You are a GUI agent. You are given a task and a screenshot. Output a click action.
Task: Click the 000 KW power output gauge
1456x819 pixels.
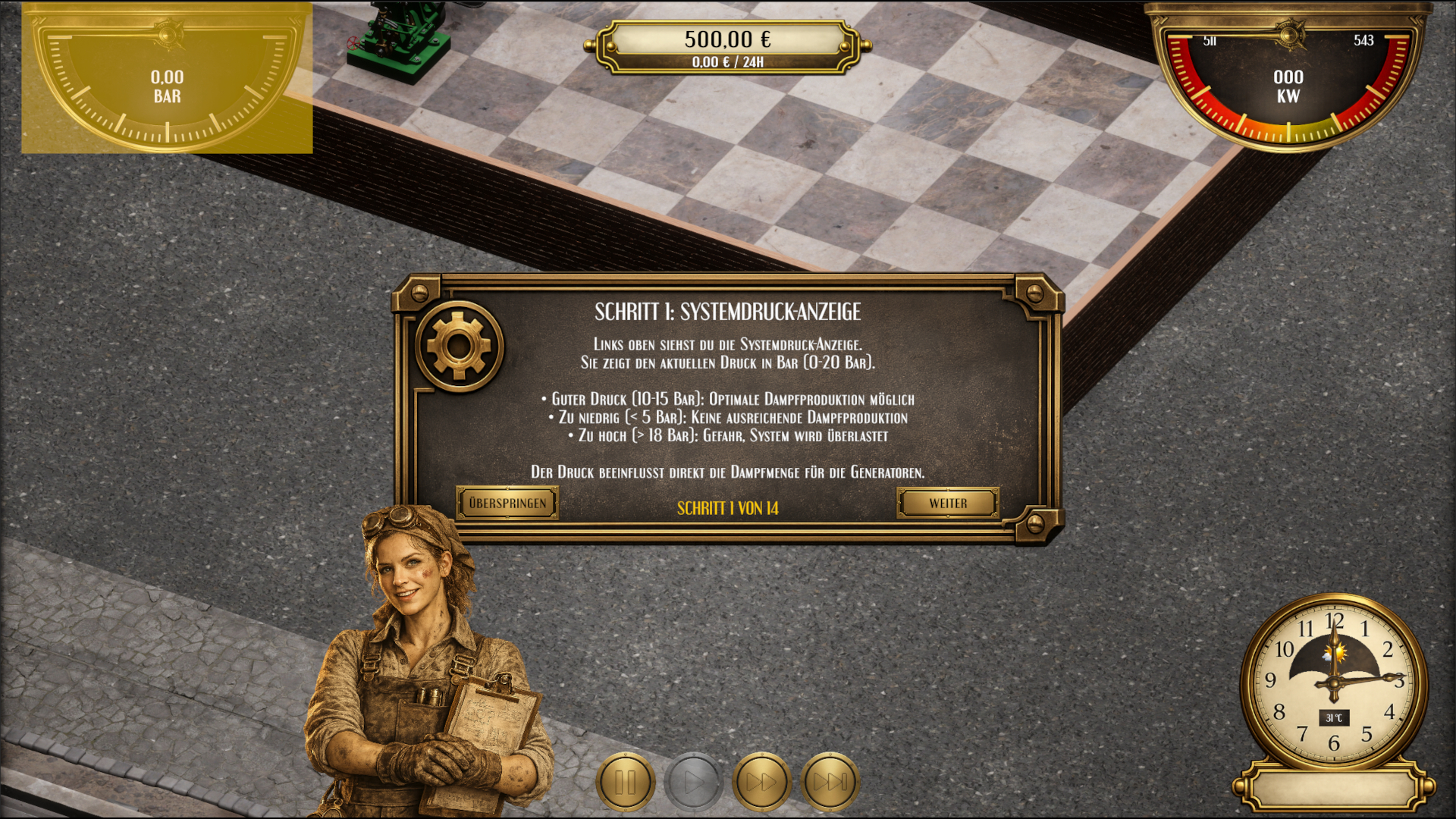click(1287, 86)
